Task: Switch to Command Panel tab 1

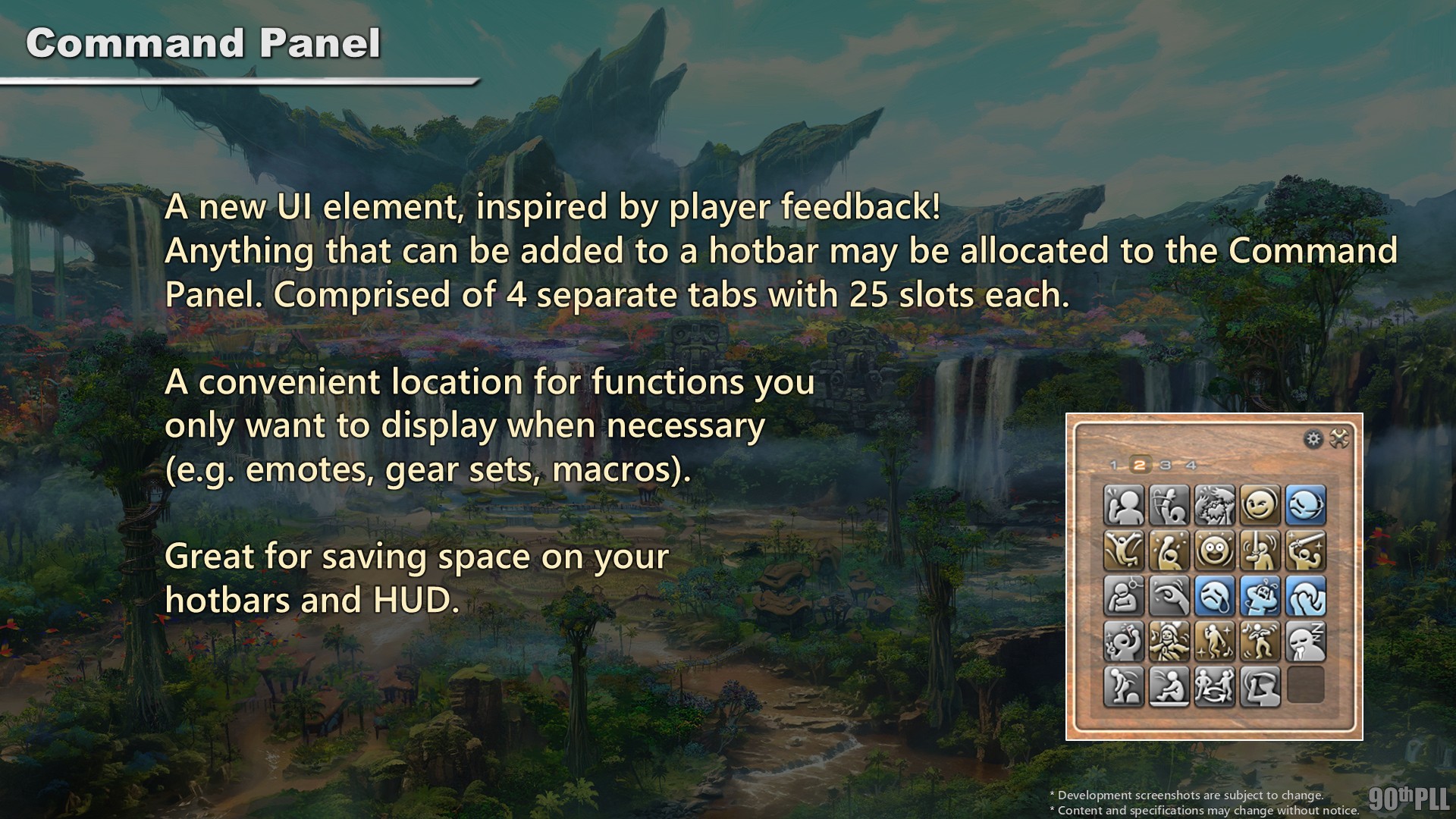Action: pyautogui.click(x=1113, y=465)
